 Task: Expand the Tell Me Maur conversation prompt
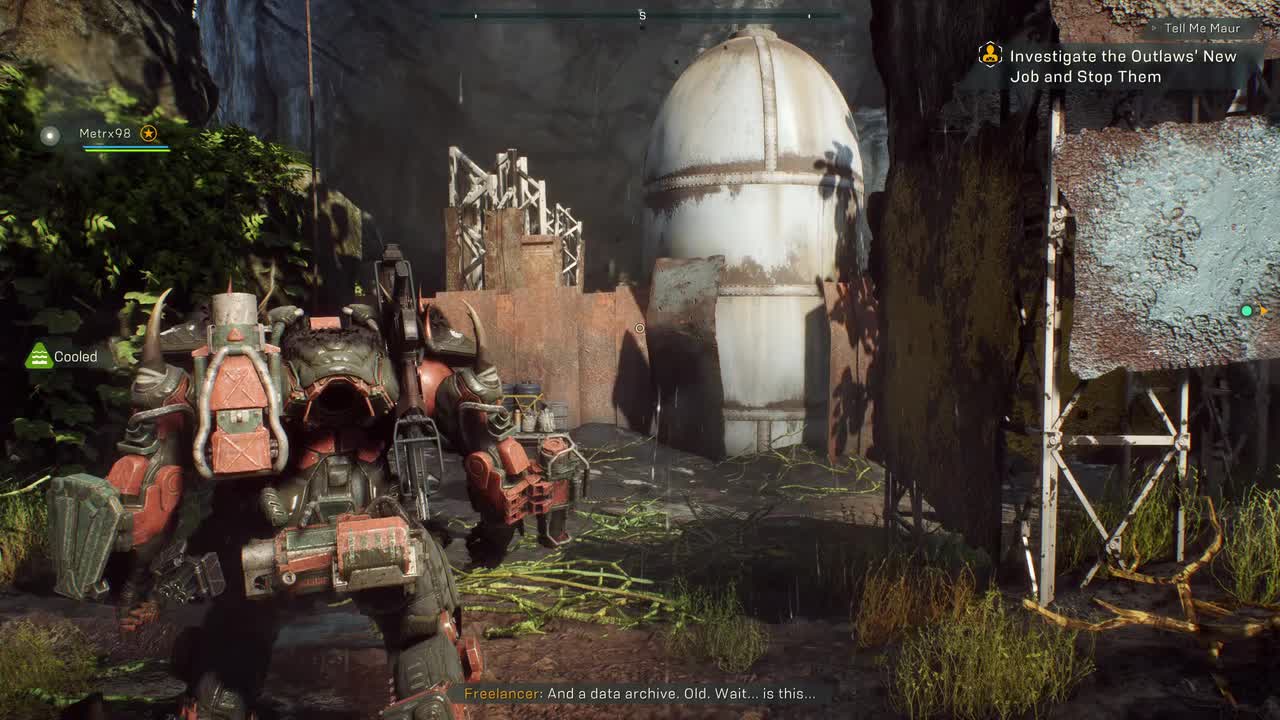[x=1203, y=28]
